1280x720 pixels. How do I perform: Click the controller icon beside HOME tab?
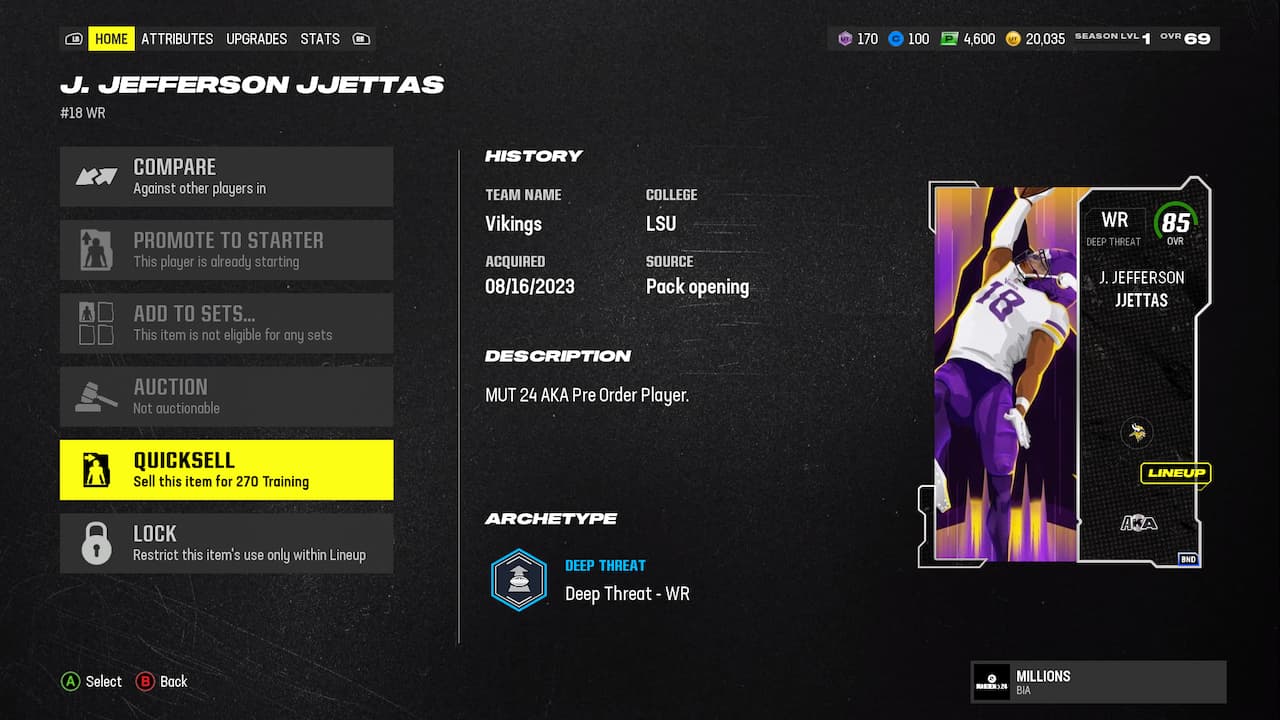tap(74, 38)
